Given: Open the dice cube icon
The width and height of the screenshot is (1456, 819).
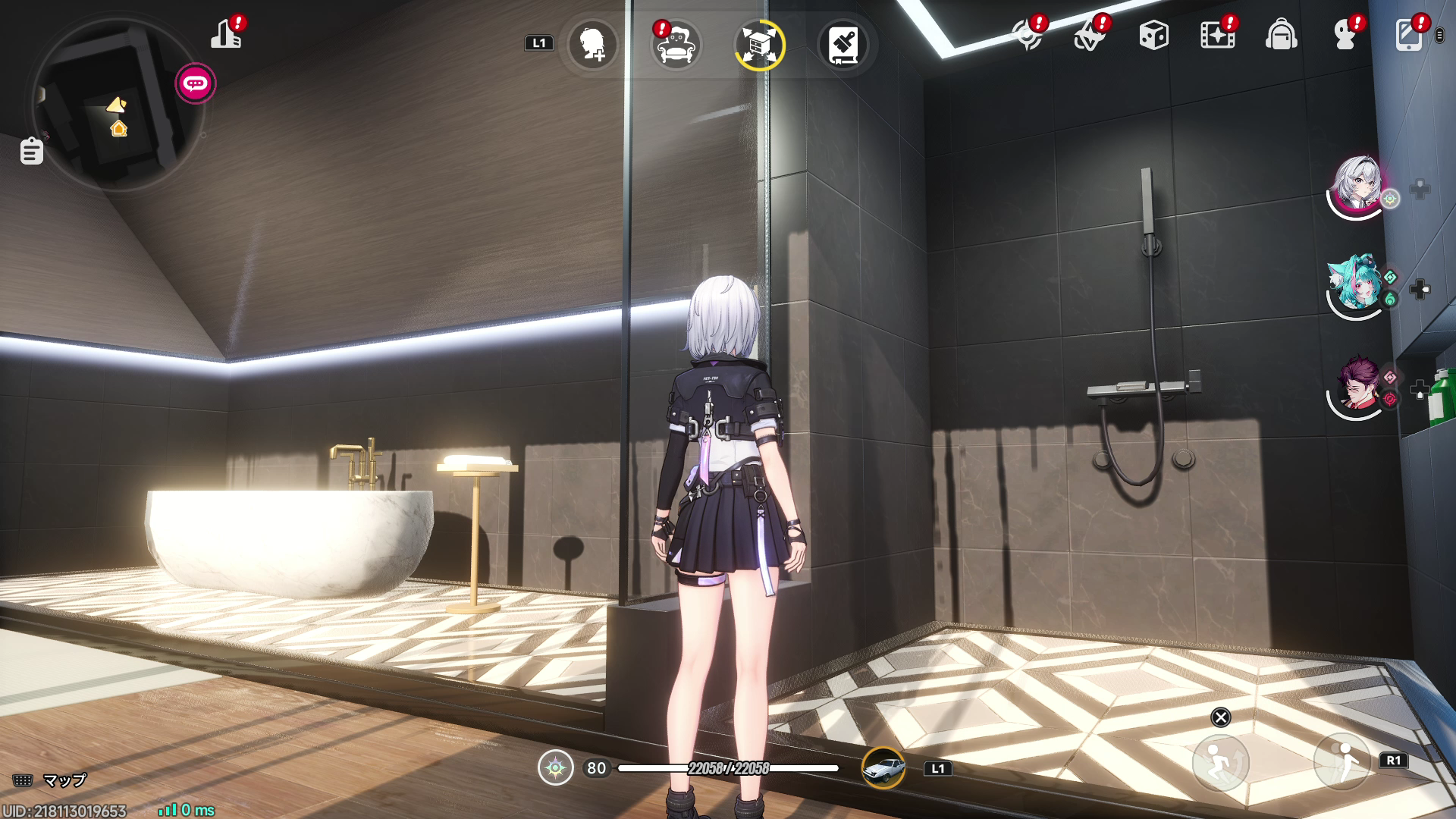Looking at the screenshot, I should point(1153,36).
